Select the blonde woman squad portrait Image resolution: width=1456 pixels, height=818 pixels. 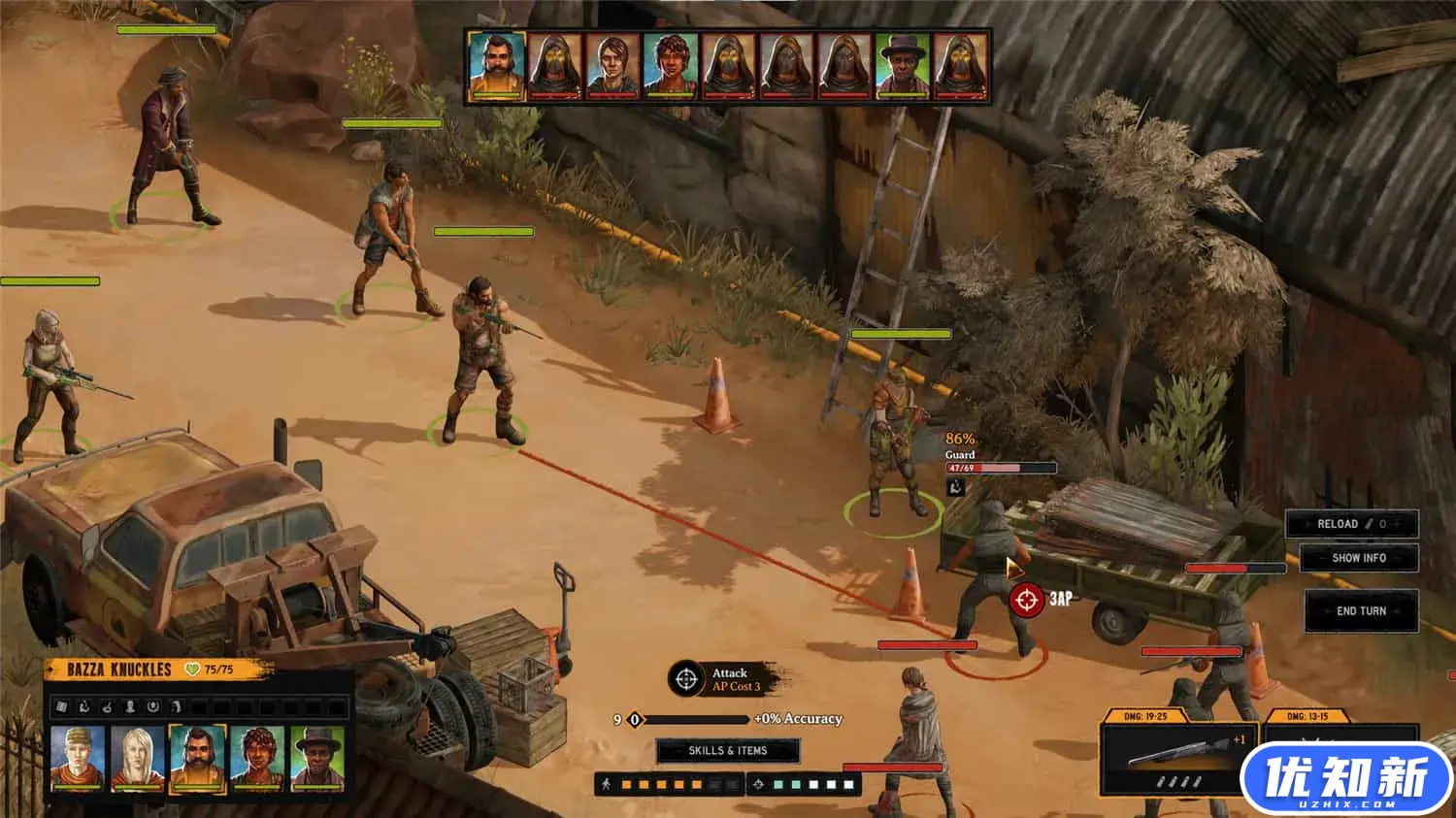click(138, 756)
